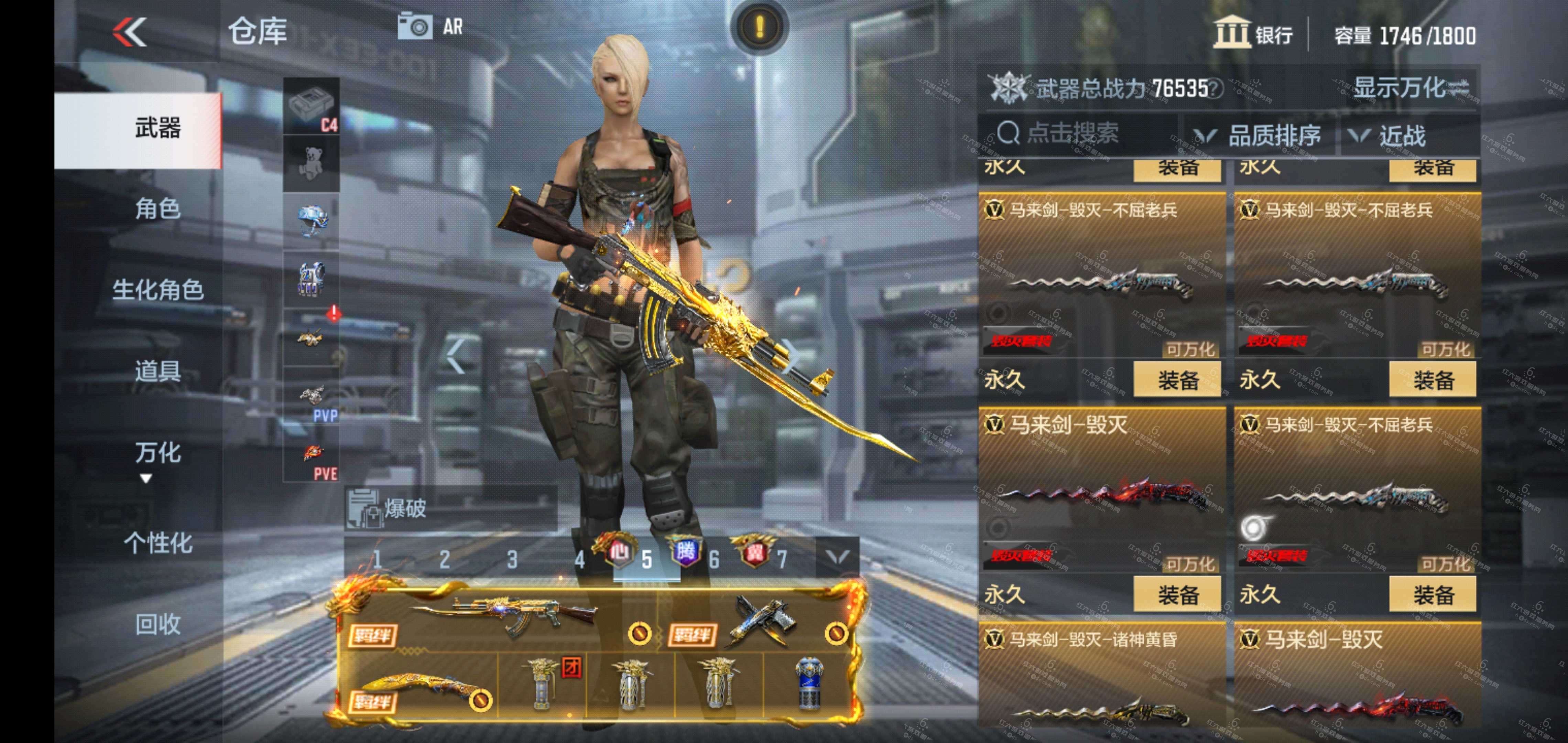
Task: Go back using the double-arrow button
Action: click(x=130, y=32)
